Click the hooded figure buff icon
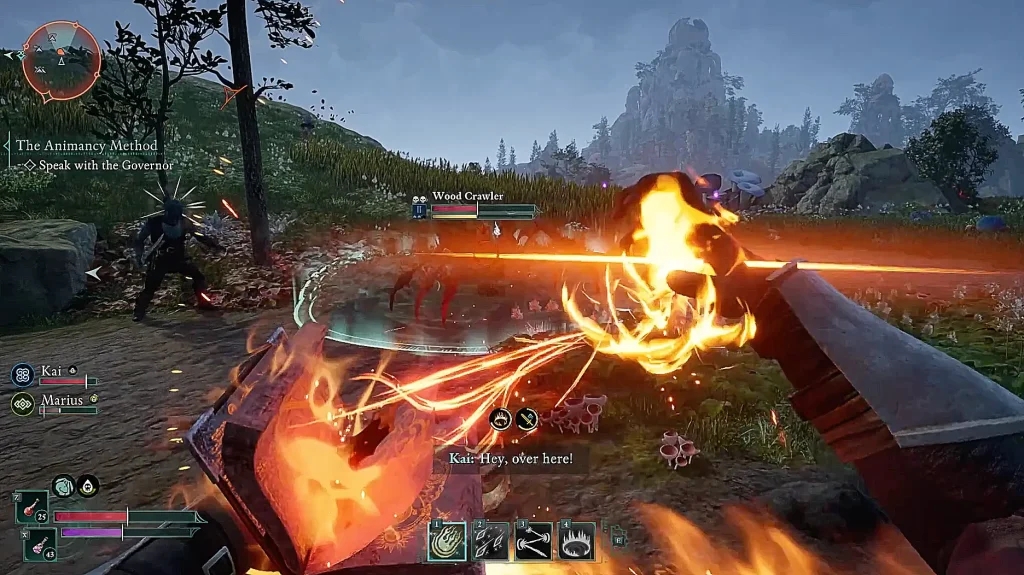 (88, 486)
